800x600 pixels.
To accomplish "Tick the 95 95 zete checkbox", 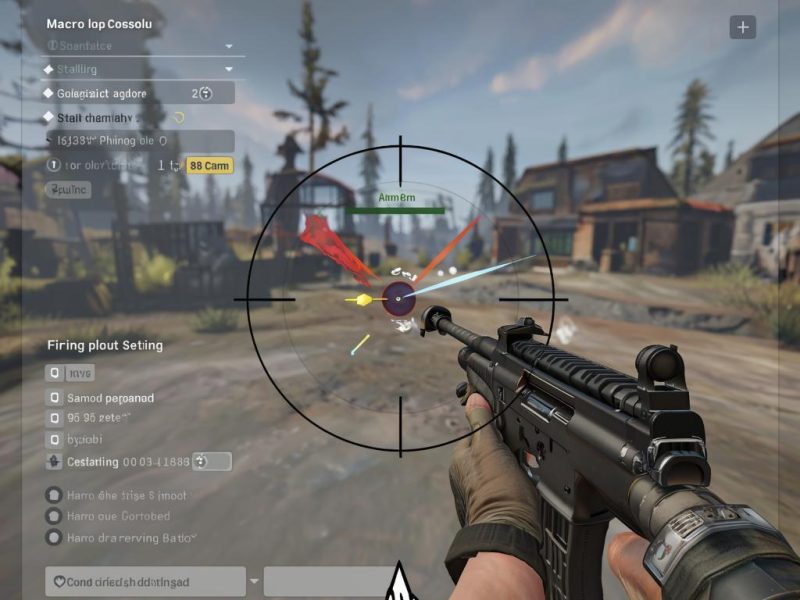I will tap(54, 418).
